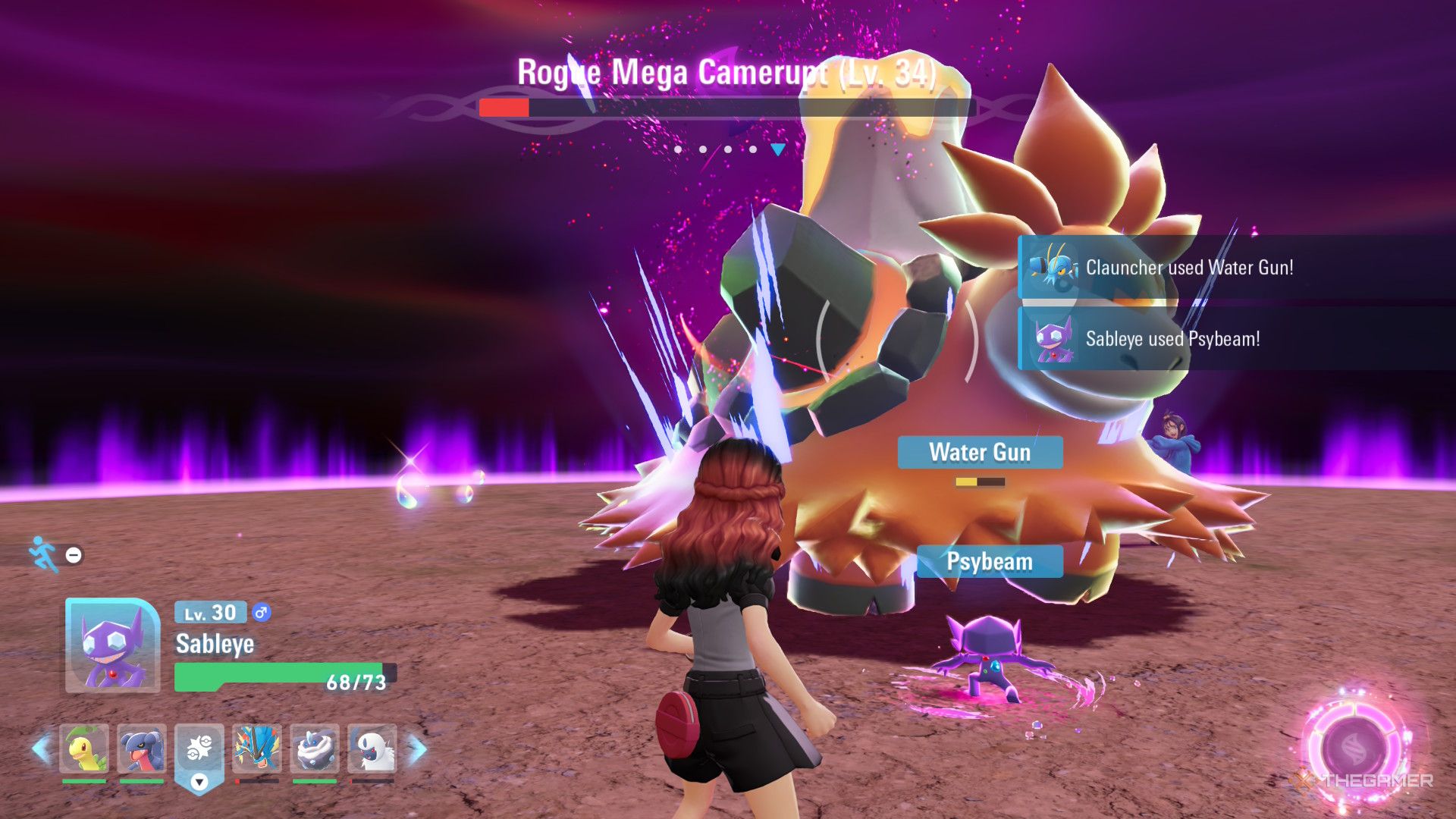This screenshot has height=819, width=1456.
Task: Click the active Poké Ball party slot
Action: (x=199, y=751)
